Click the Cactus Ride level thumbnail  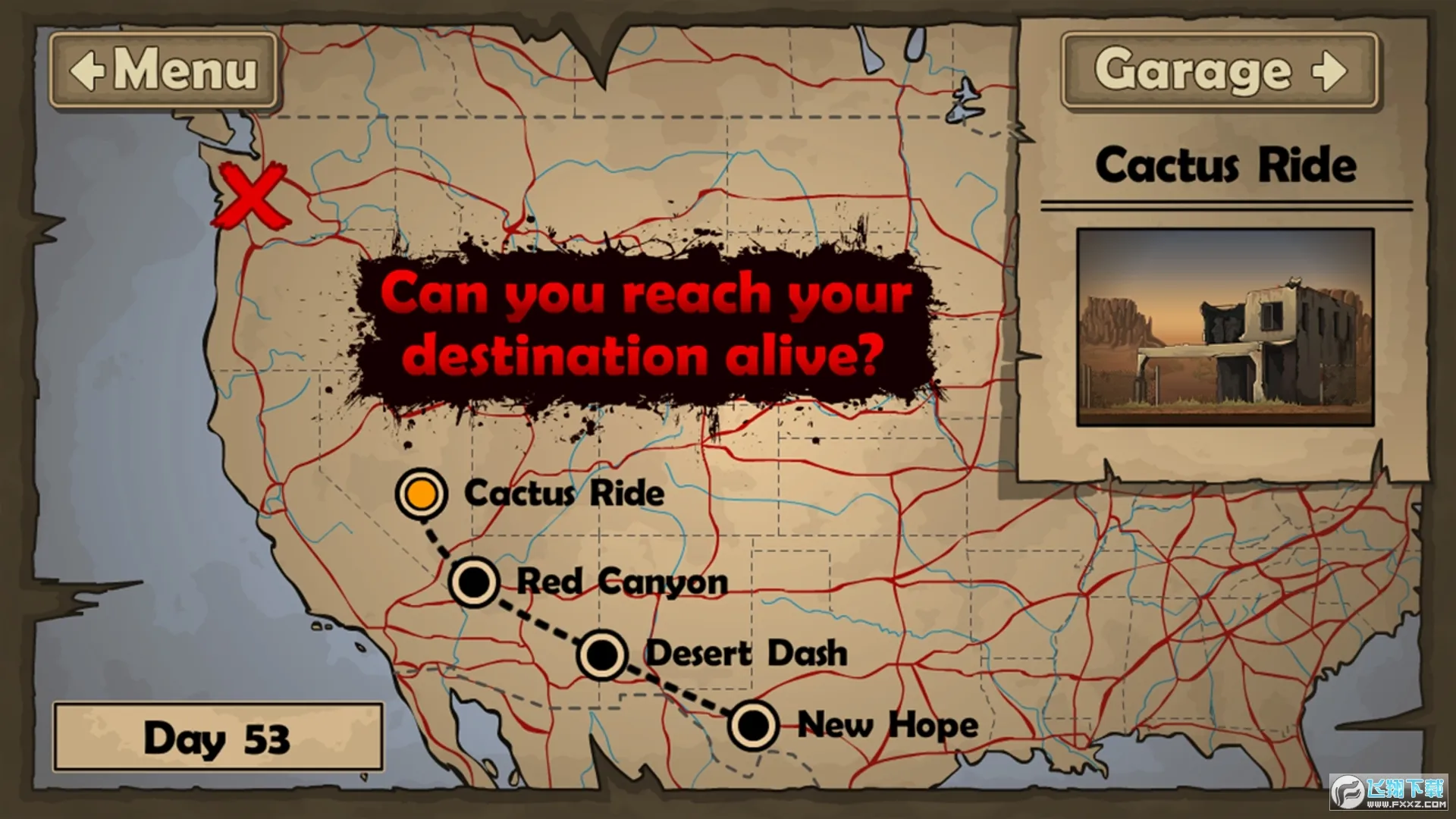1225,327
